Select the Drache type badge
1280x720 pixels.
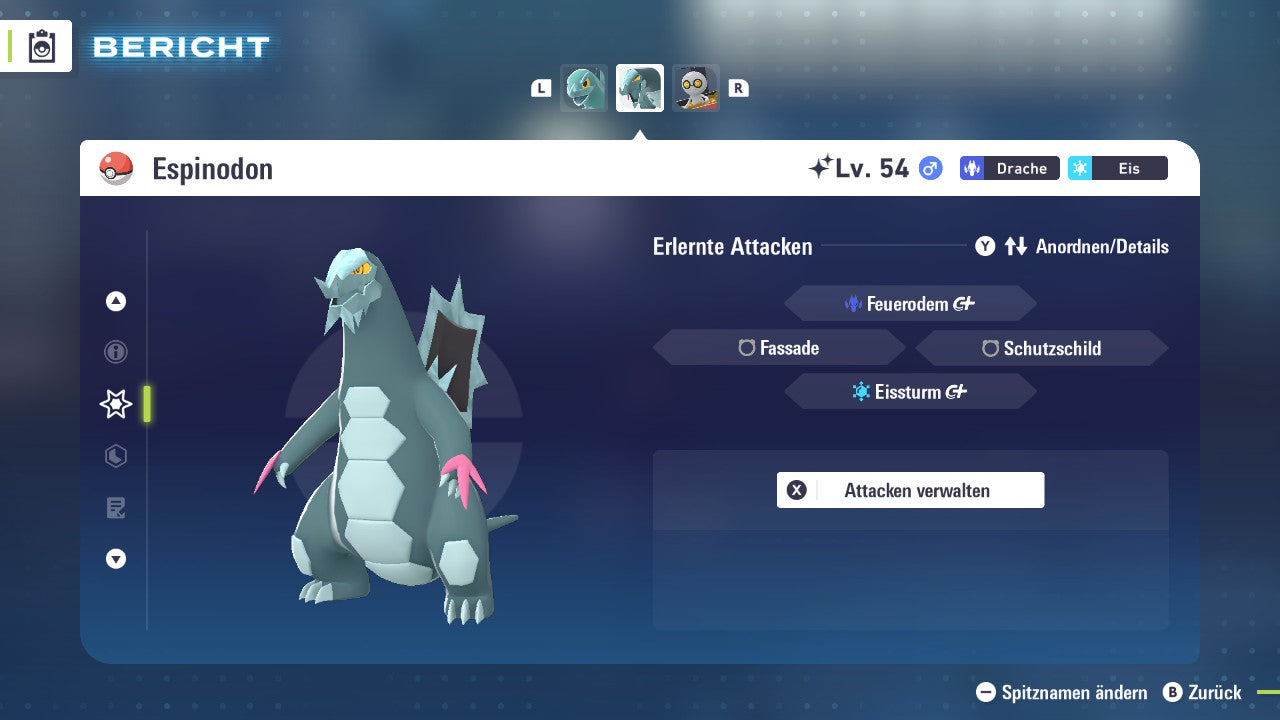click(1009, 168)
